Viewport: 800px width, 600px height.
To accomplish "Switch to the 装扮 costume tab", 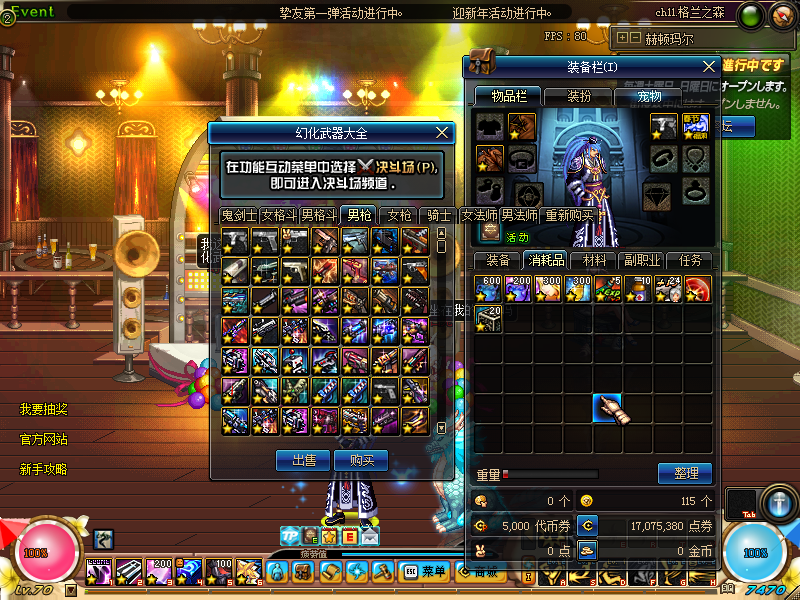I will pos(578,96).
